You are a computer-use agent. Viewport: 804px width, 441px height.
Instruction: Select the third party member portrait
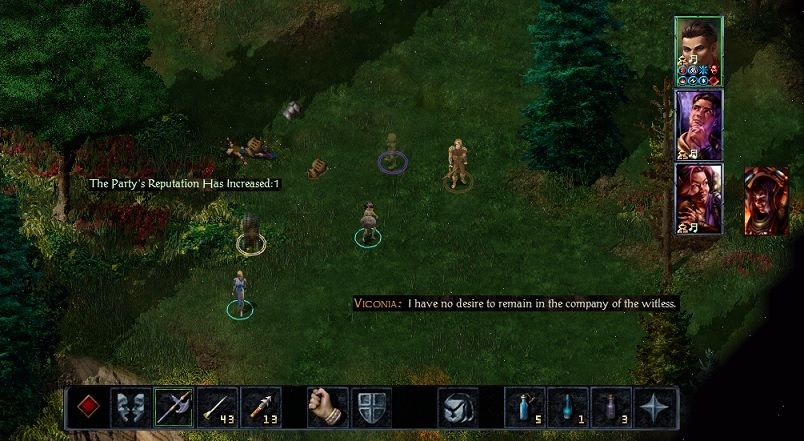(698, 196)
